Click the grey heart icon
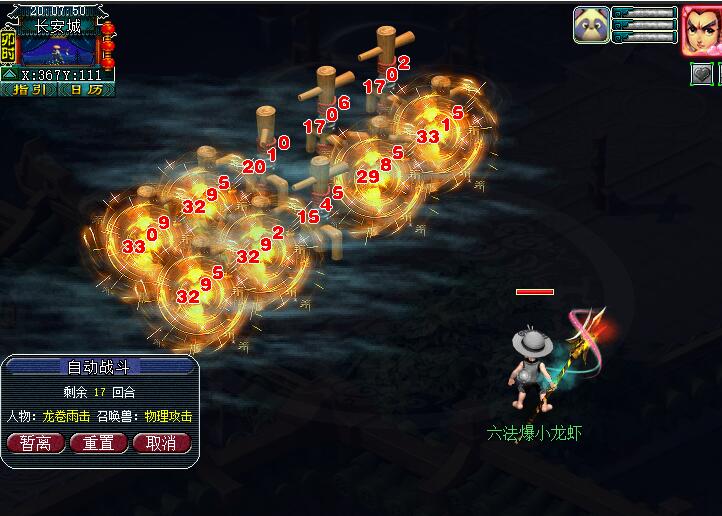This screenshot has height=516, width=722. pos(701,74)
